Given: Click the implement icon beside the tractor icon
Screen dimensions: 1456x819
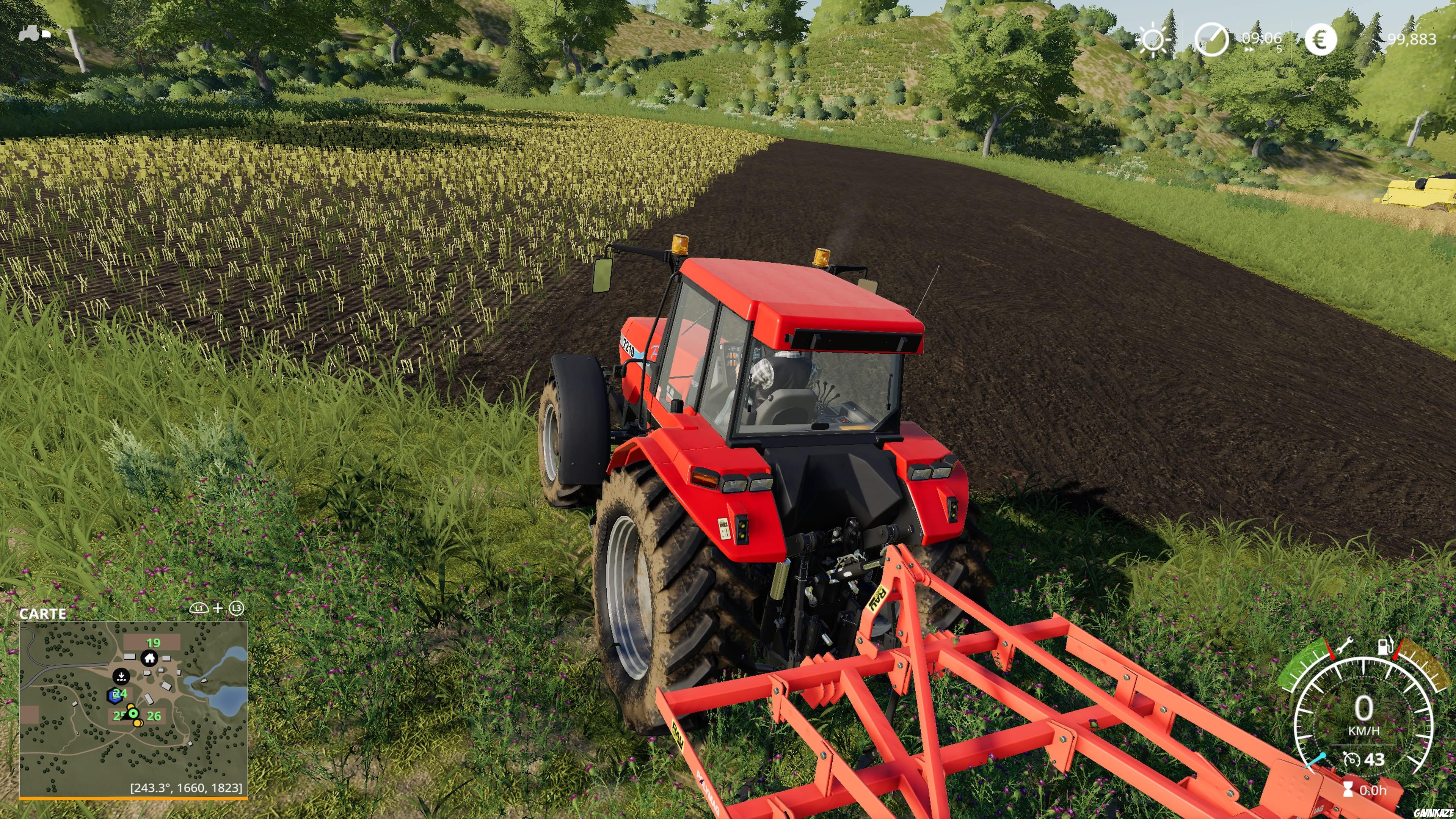Looking at the screenshot, I should tap(46, 34).
